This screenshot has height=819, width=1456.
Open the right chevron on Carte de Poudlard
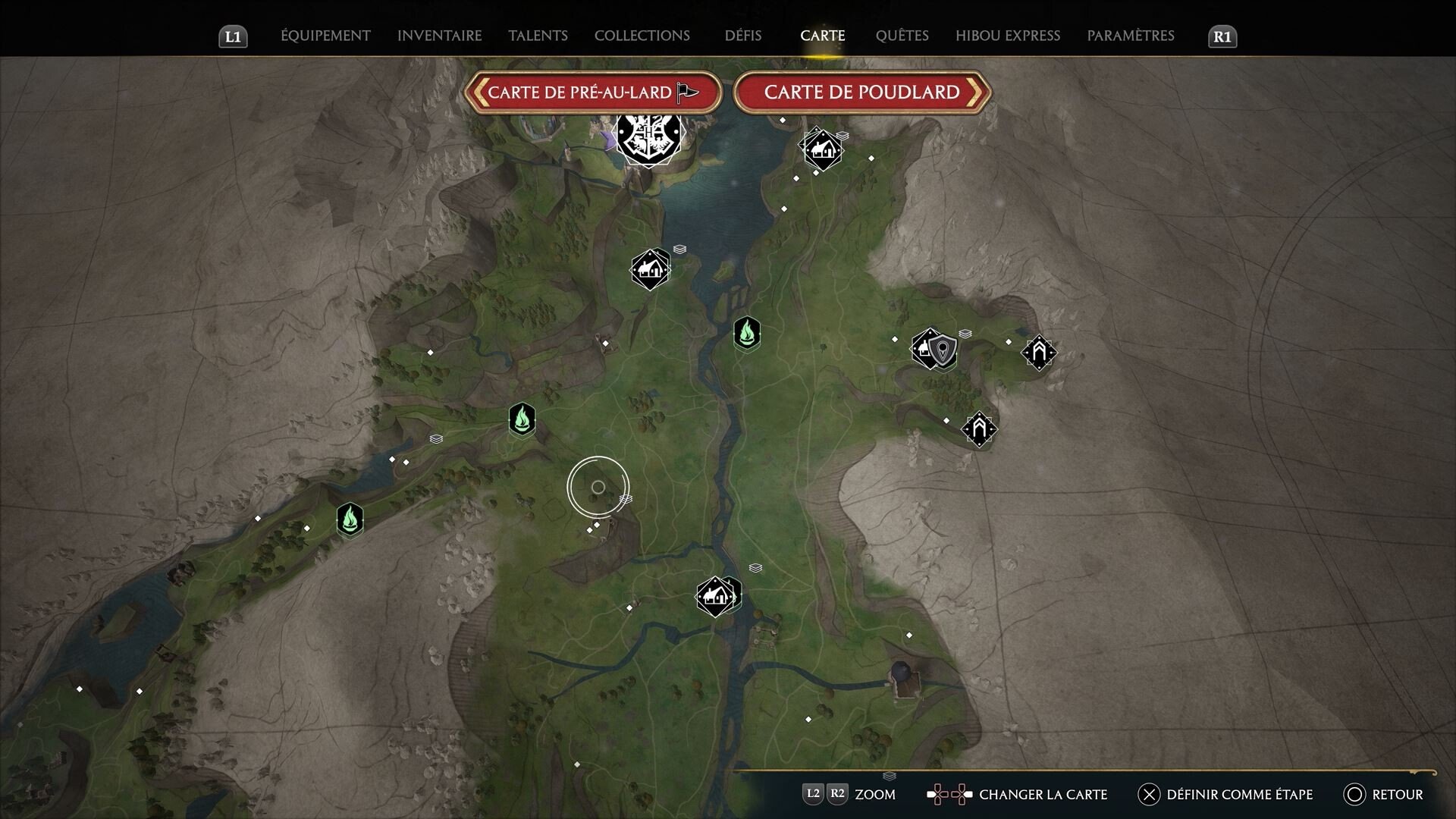click(977, 92)
